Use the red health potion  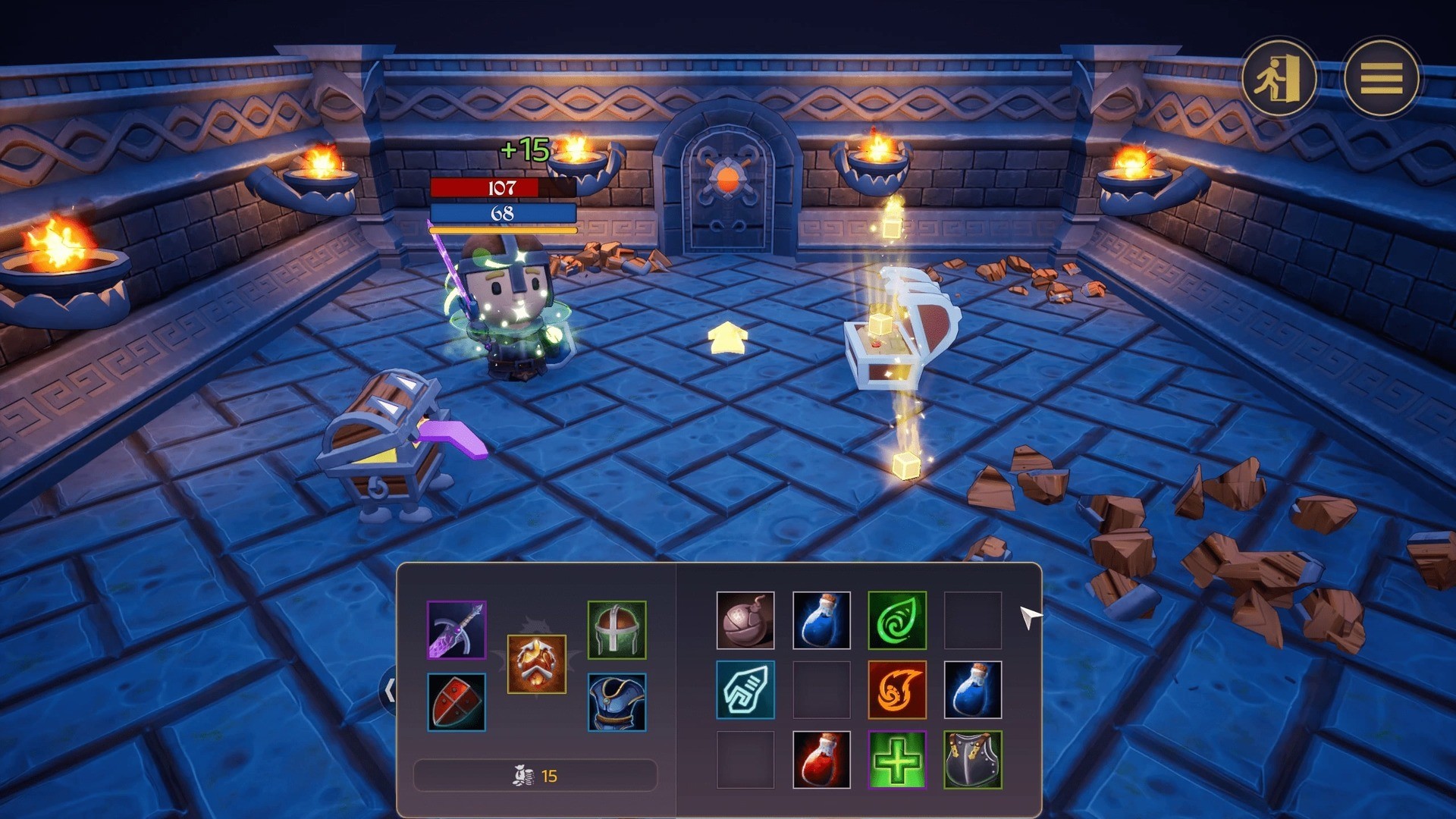[821, 760]
